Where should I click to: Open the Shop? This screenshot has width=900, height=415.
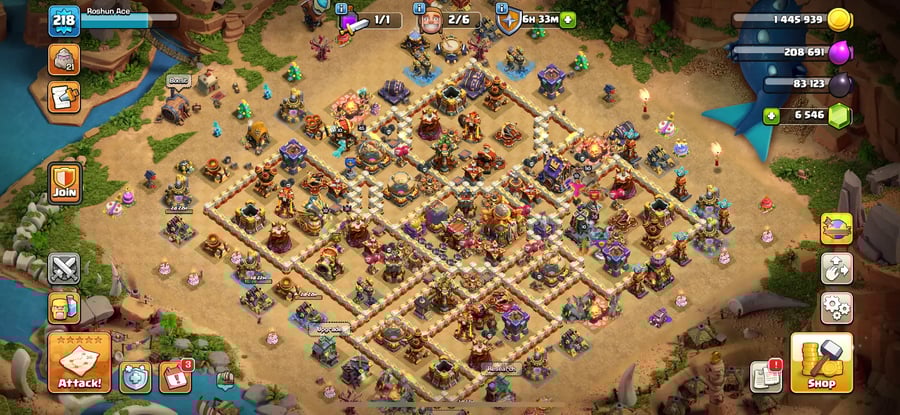(x=821, y=362)
